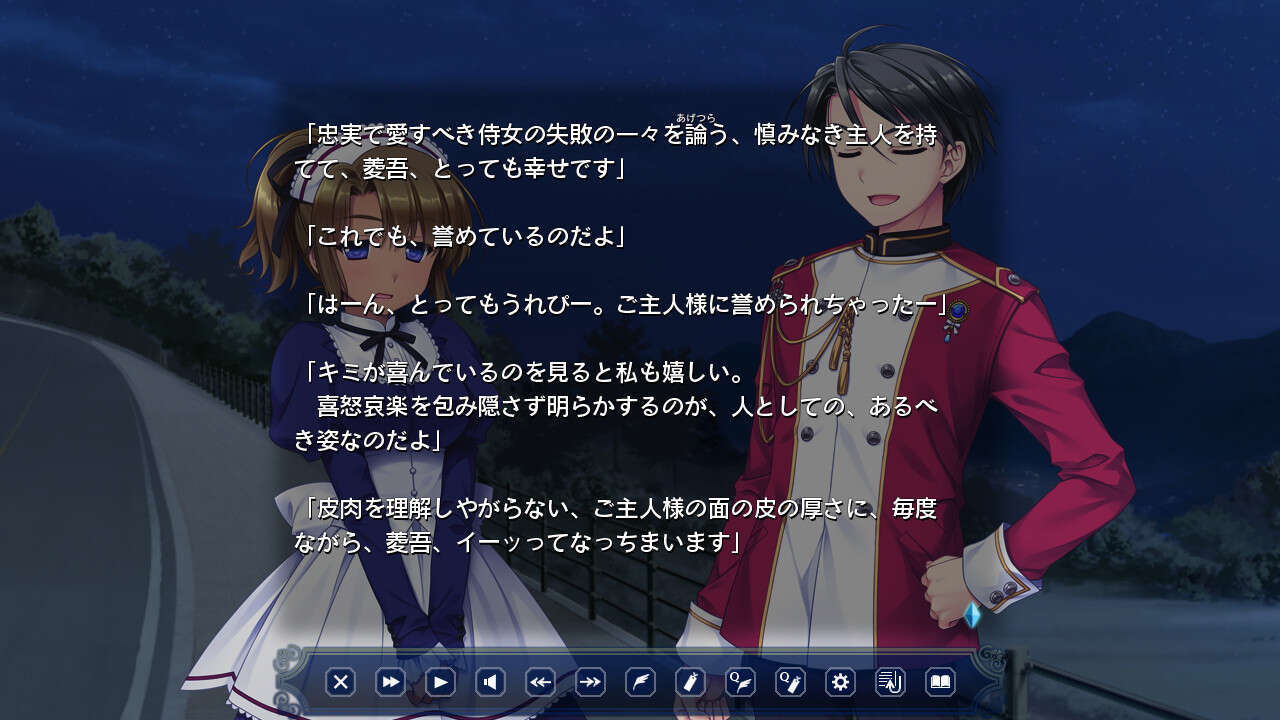Viewport: 1280px width, 720px height.
Task: Fast-forward with the right double-arrow icon
Action: tap(592, 682)
